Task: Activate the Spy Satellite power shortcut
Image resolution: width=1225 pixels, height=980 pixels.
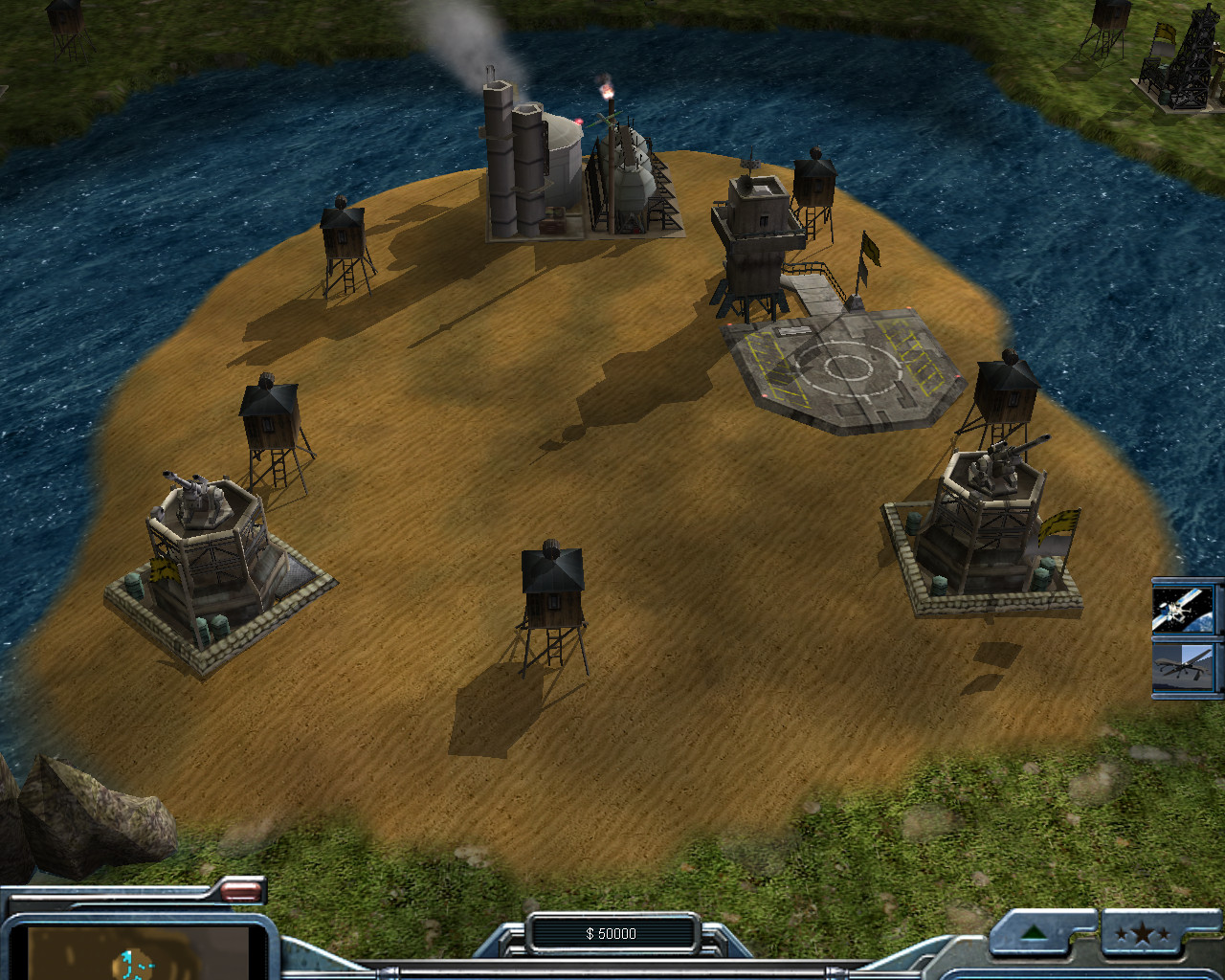Action: [x=1187, y=608]
